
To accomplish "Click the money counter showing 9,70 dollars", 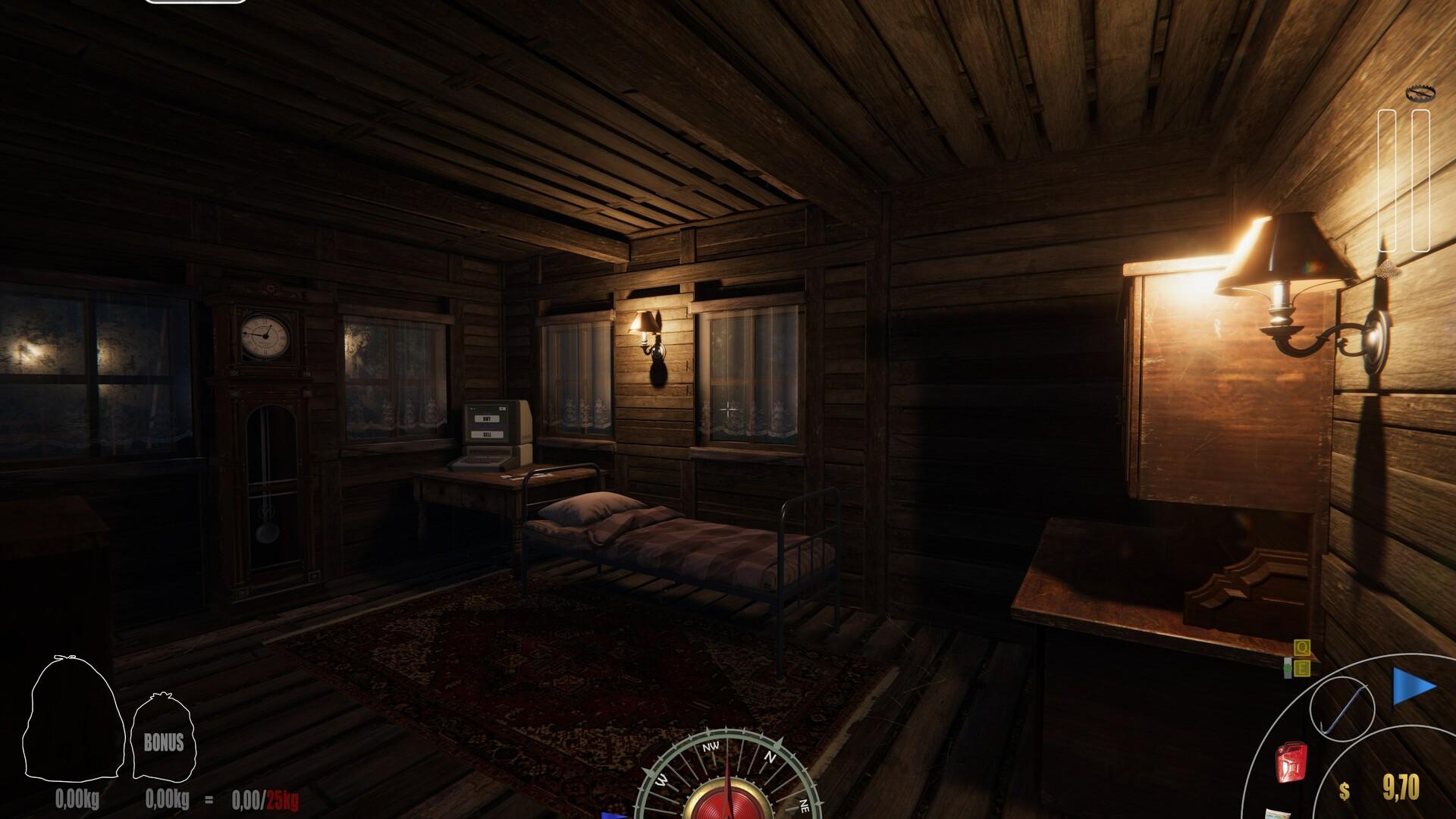I will pyautogui.click(x=1396, y=786).
